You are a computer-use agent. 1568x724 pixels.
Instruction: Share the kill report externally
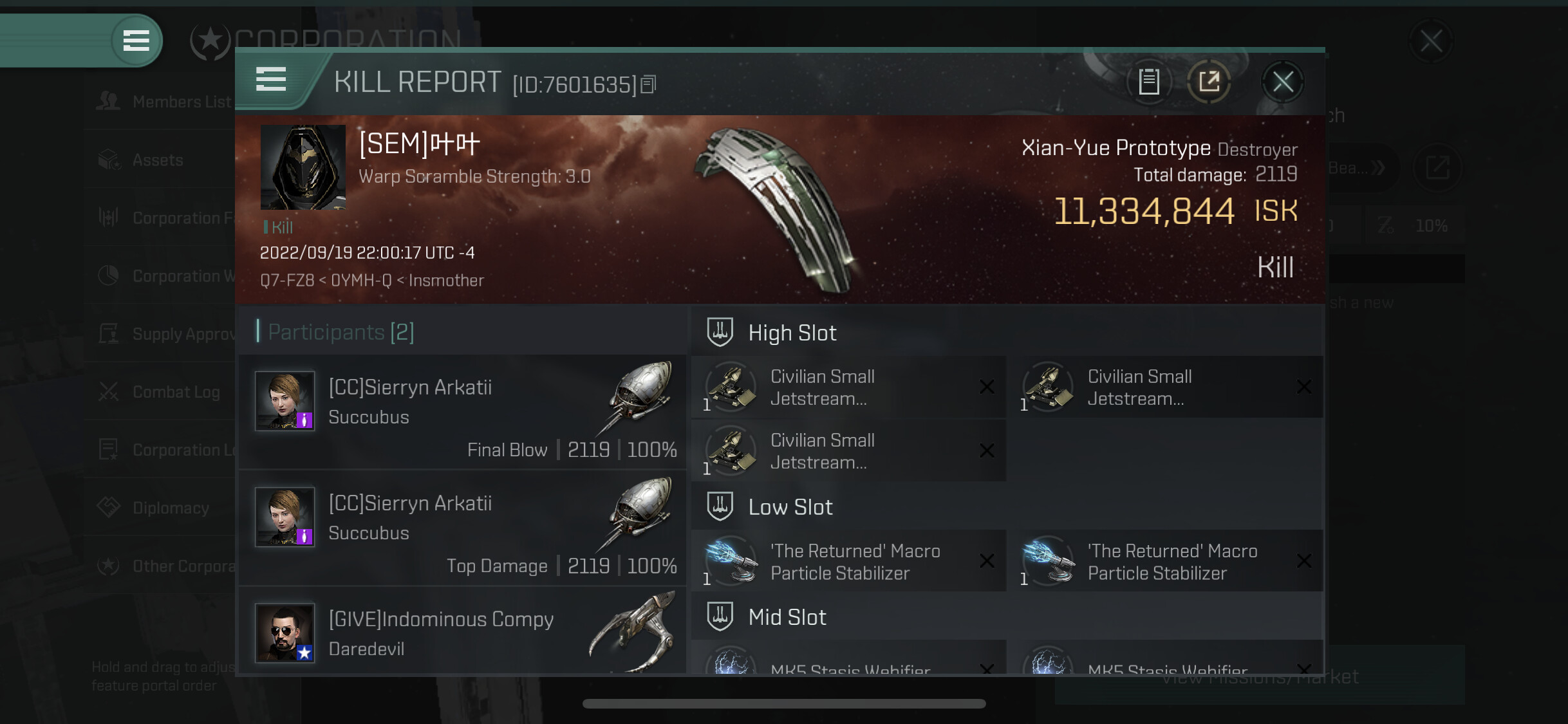pyautogui.click(x=1209, y=82)
